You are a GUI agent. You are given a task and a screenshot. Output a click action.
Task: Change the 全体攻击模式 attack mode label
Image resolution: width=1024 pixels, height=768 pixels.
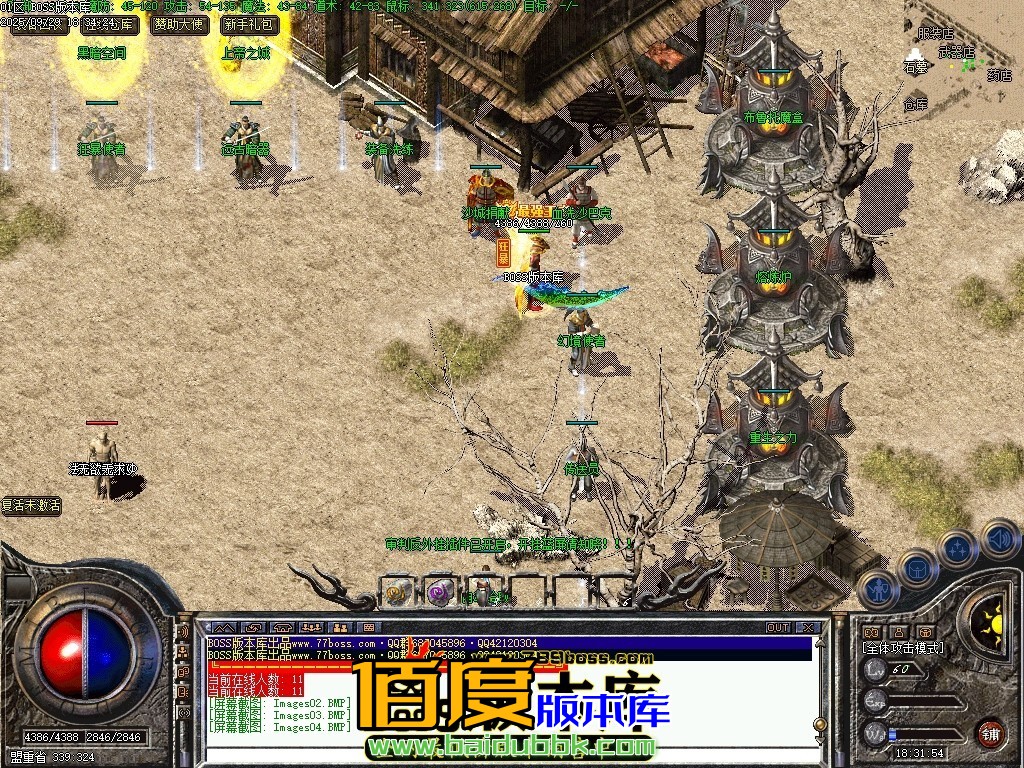(x=903, y=648)
